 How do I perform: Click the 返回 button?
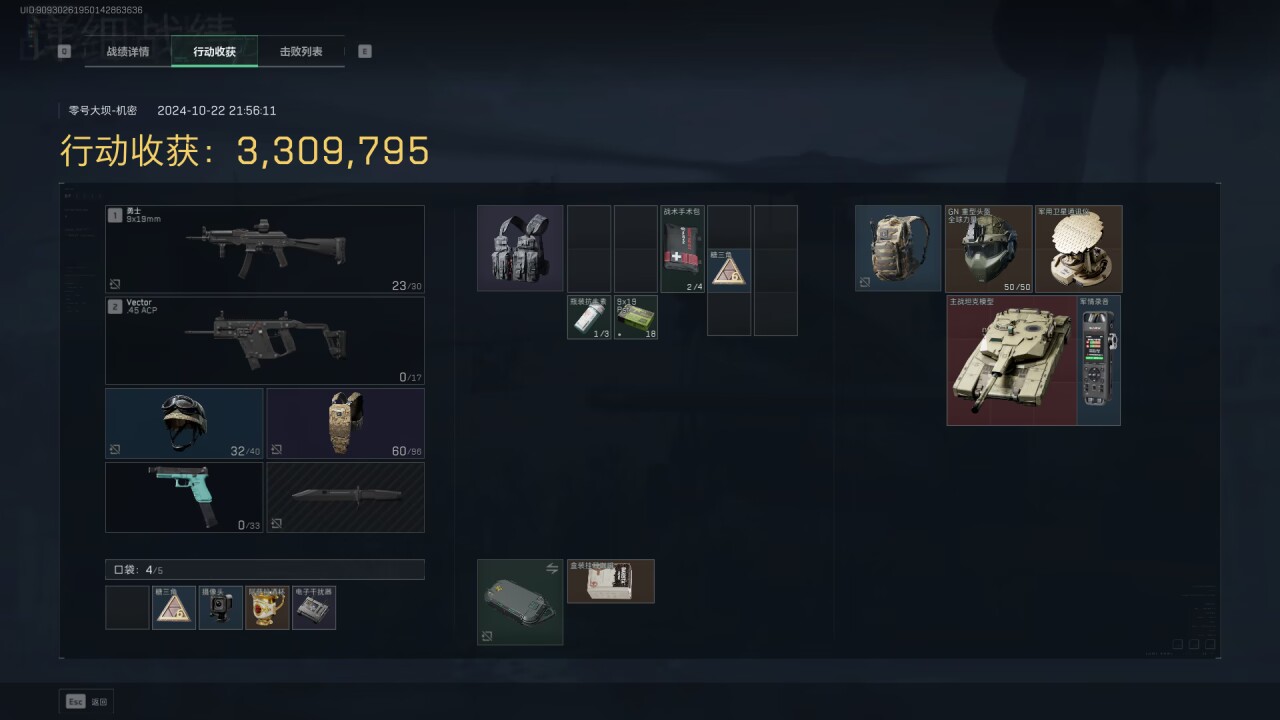tap(86, 702)
